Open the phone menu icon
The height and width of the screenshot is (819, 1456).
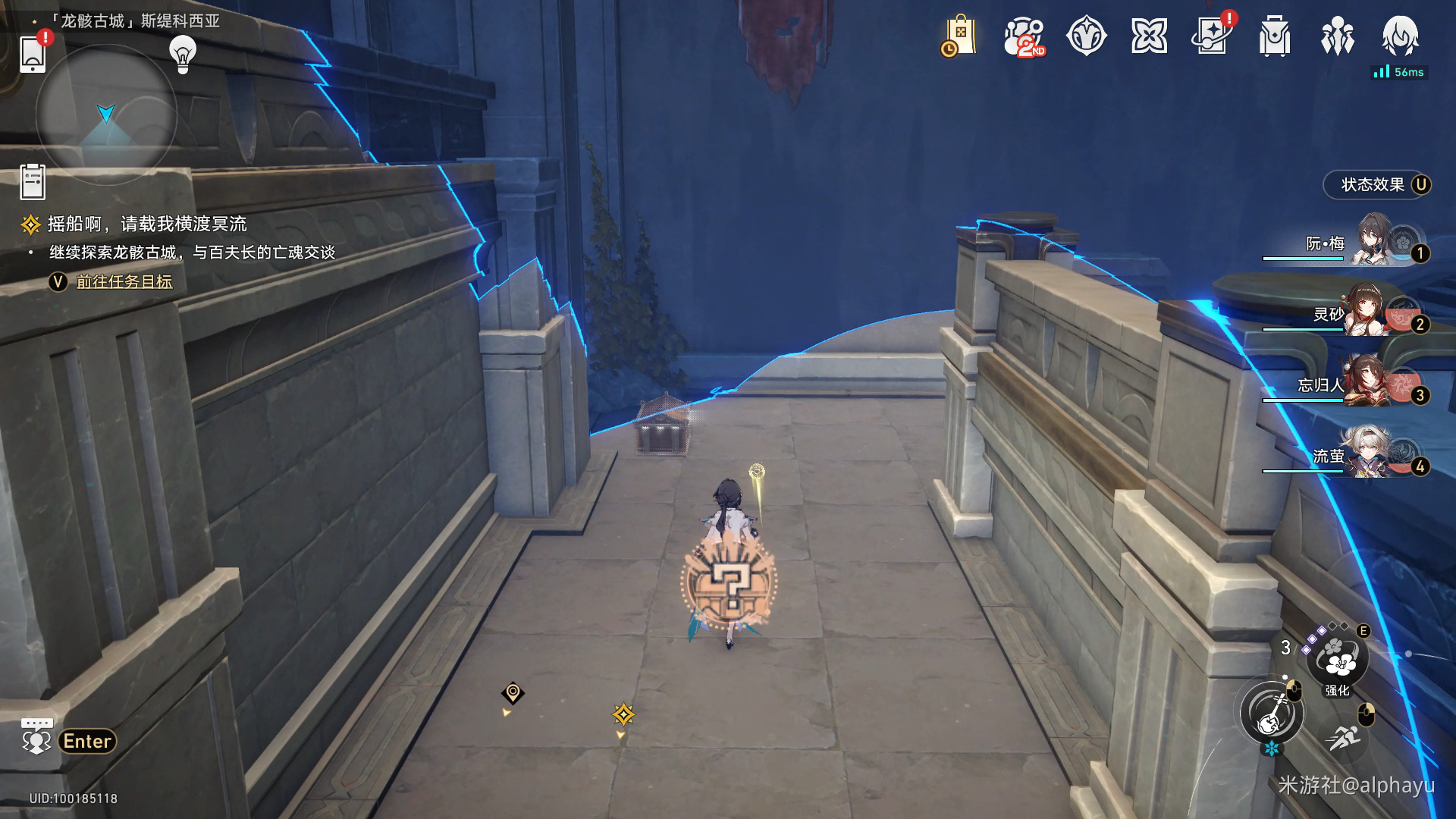(x=33, y=53)
